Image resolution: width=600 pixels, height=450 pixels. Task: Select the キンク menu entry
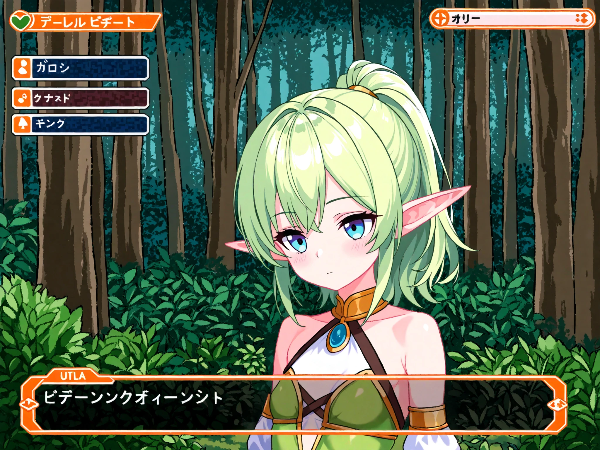[x=80, y=124]
